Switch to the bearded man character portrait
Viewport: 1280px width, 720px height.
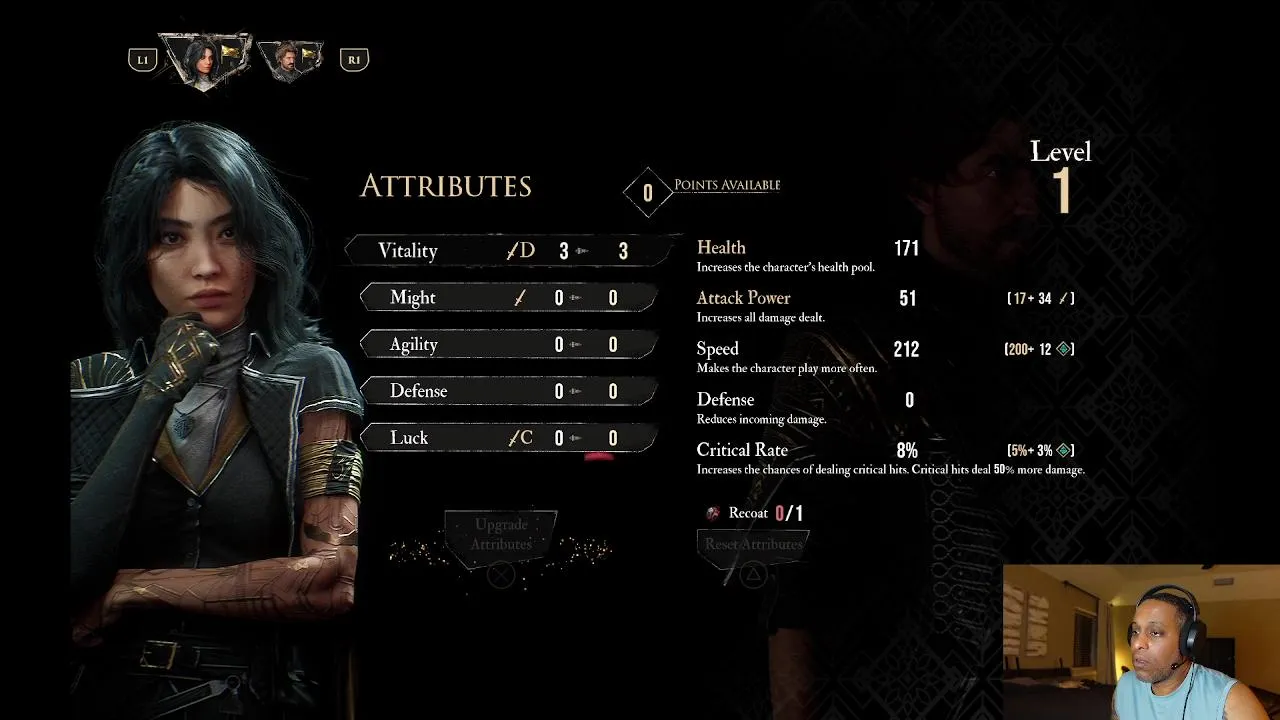tap(291, 58)
